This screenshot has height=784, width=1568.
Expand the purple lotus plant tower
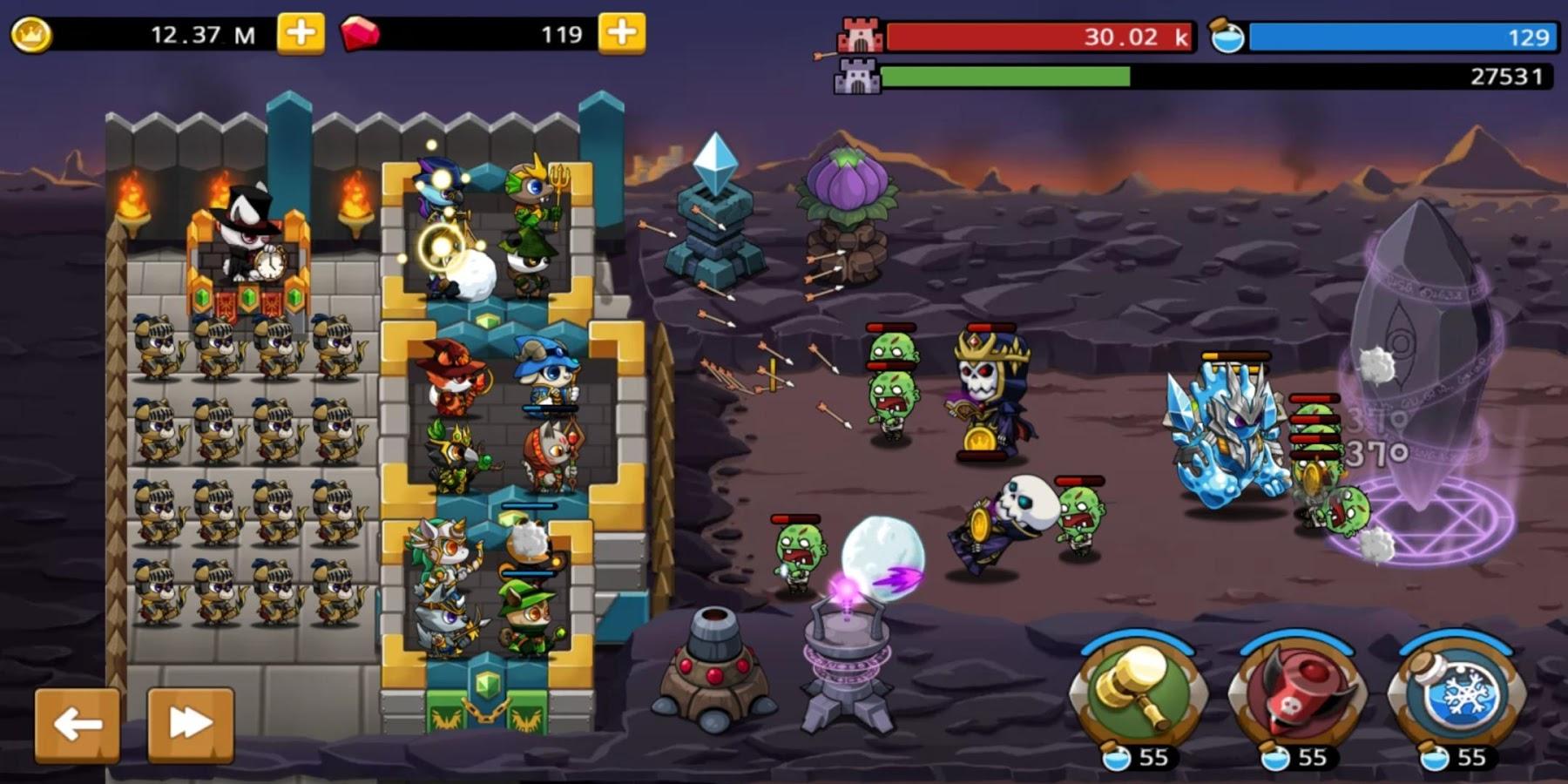coord(849,187)
